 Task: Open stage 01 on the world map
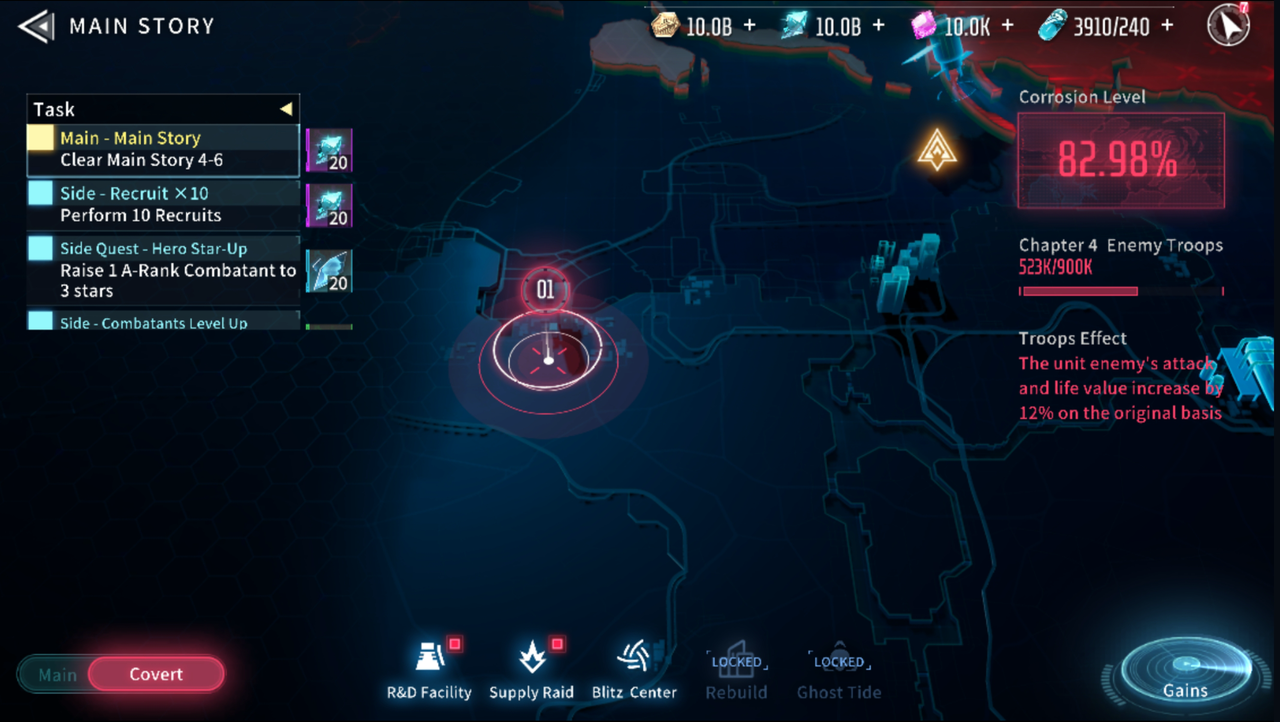(545, 290)
